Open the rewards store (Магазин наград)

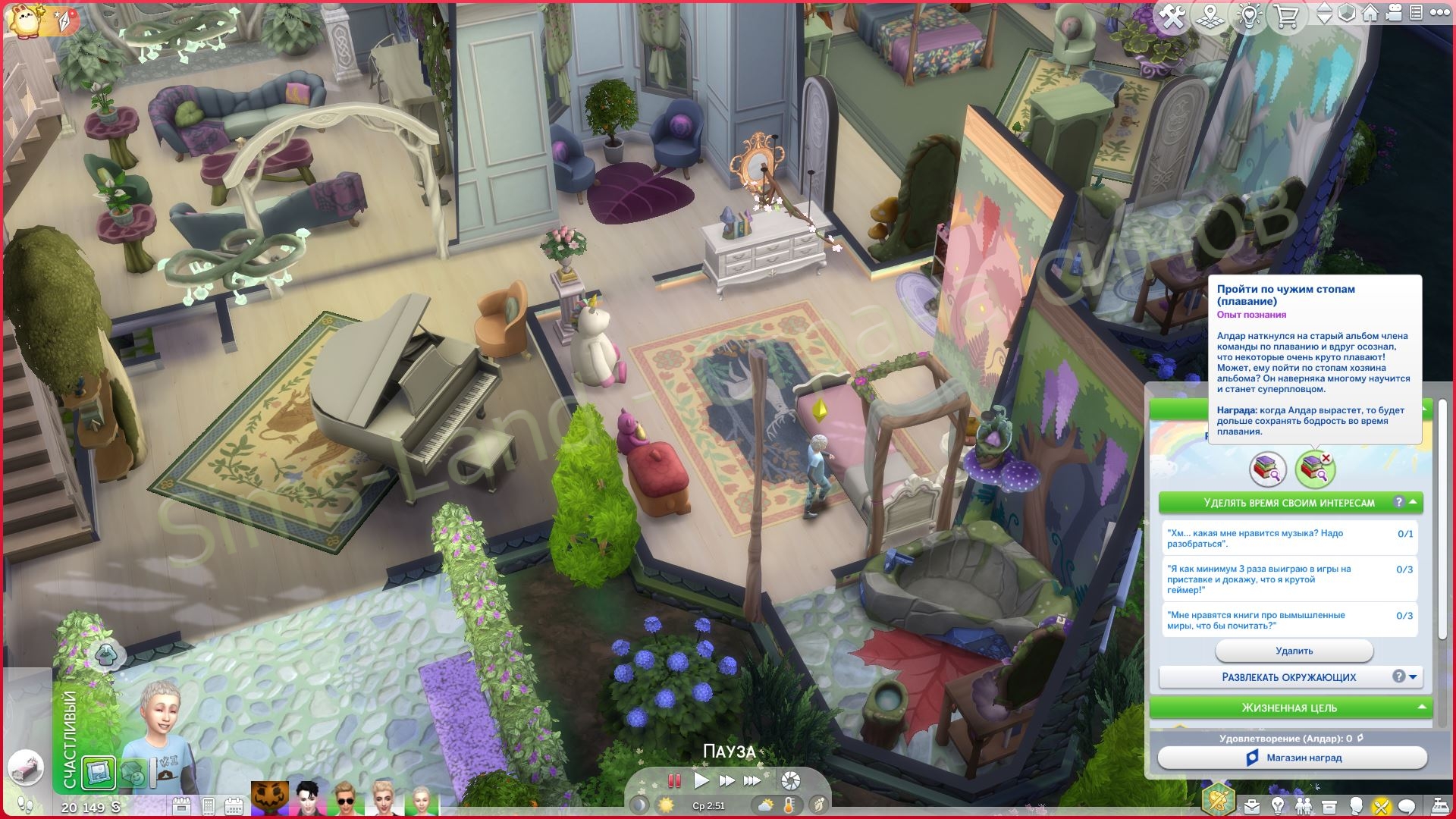coord(1292,758)
